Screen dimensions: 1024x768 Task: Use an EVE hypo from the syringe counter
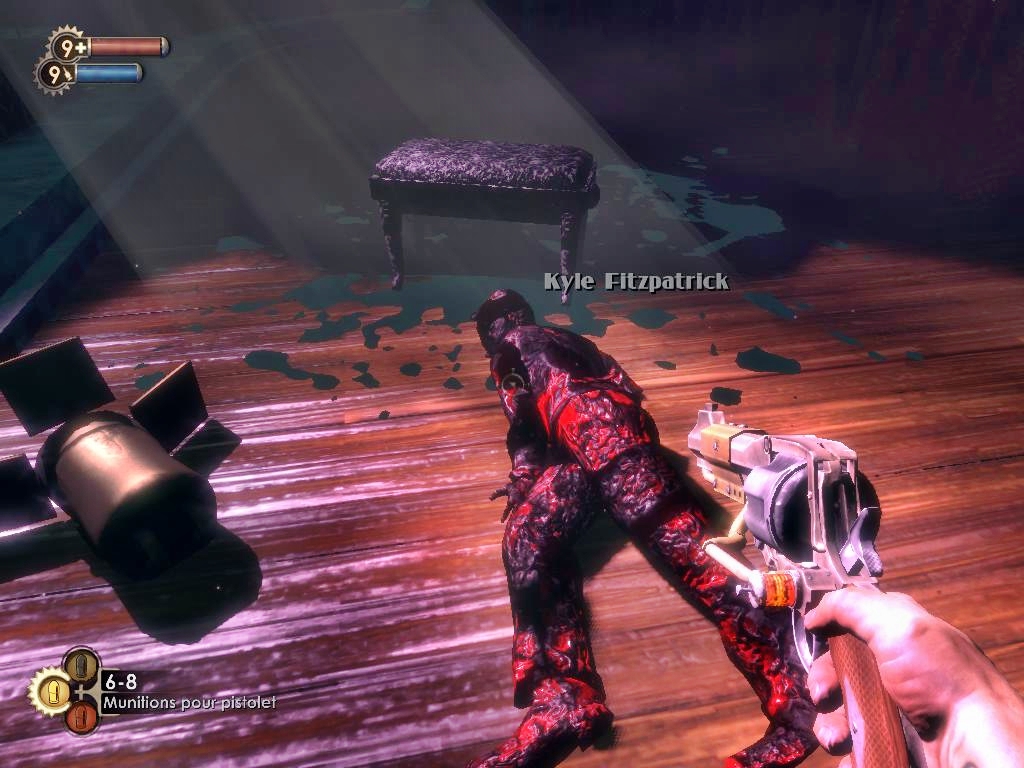[x=54, y=74]
